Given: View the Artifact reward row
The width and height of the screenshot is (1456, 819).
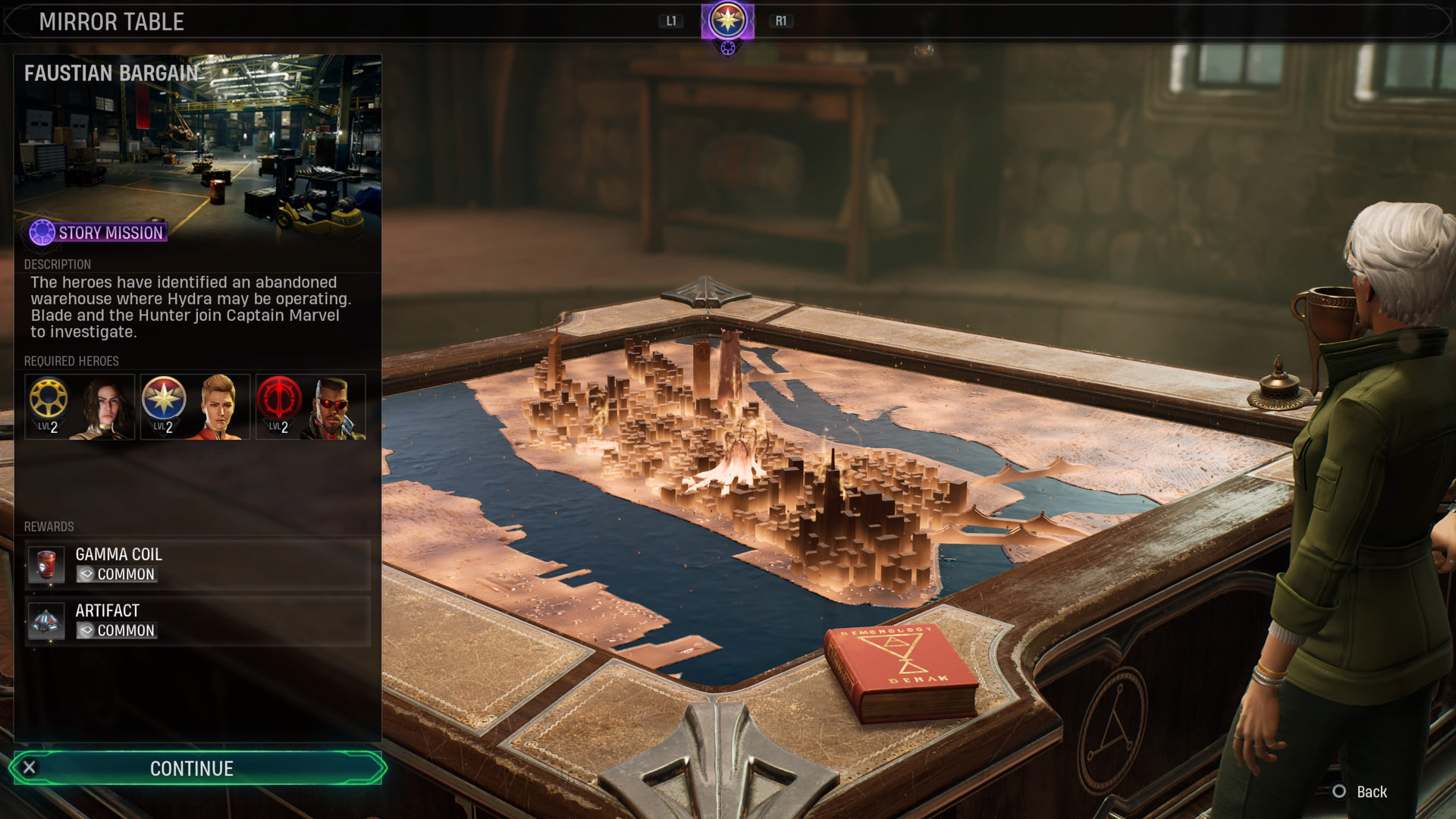Looking at the screenshot, I should [x=197, y=621].
